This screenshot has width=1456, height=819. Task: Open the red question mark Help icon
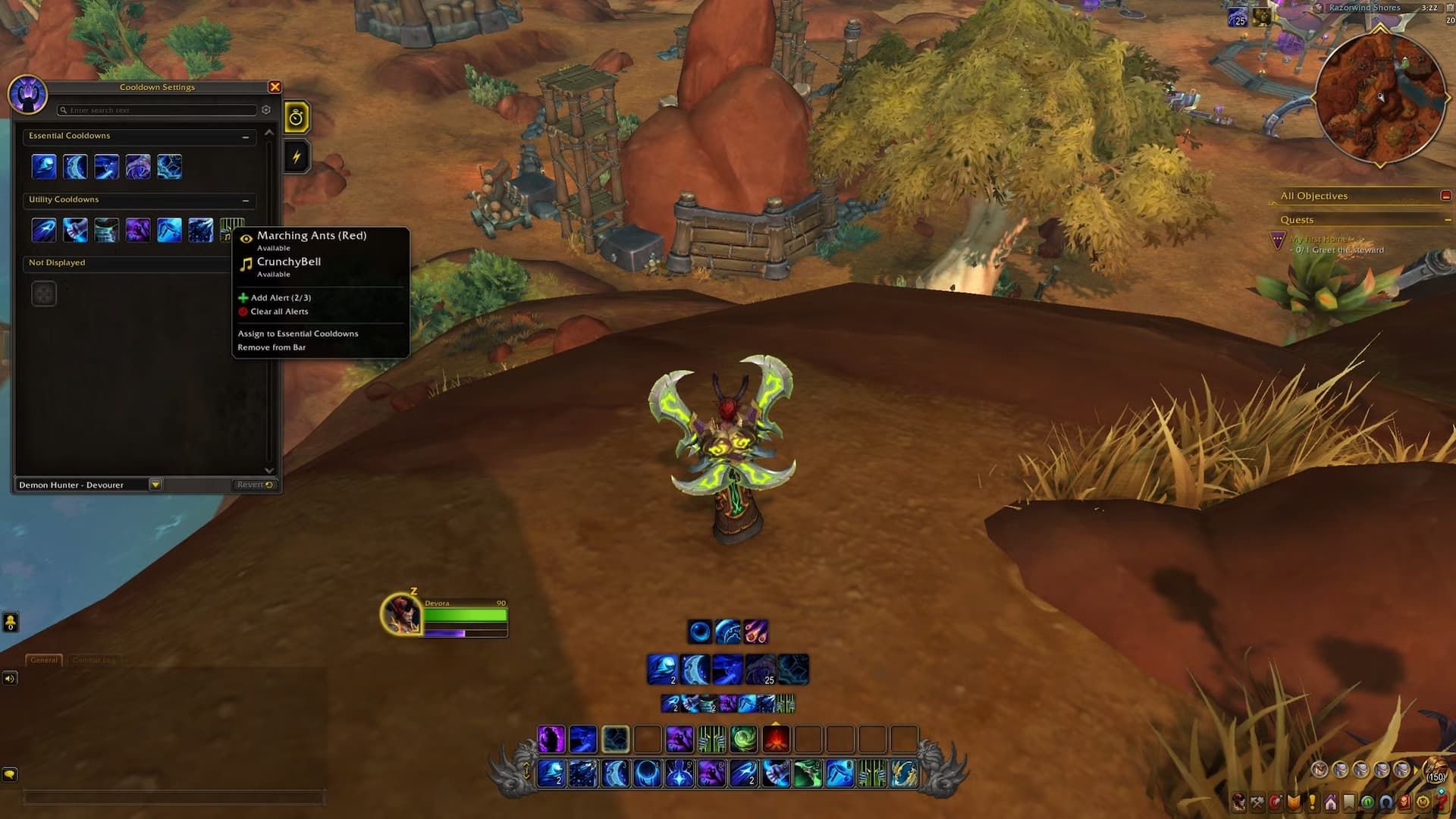click(x=1442, y=802)
